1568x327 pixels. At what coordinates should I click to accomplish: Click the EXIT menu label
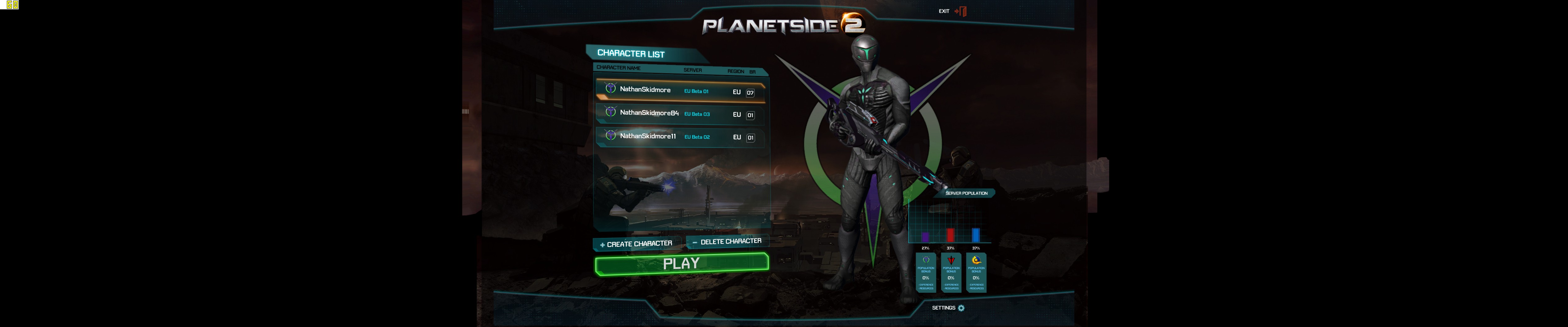click(x=944, y=10)
